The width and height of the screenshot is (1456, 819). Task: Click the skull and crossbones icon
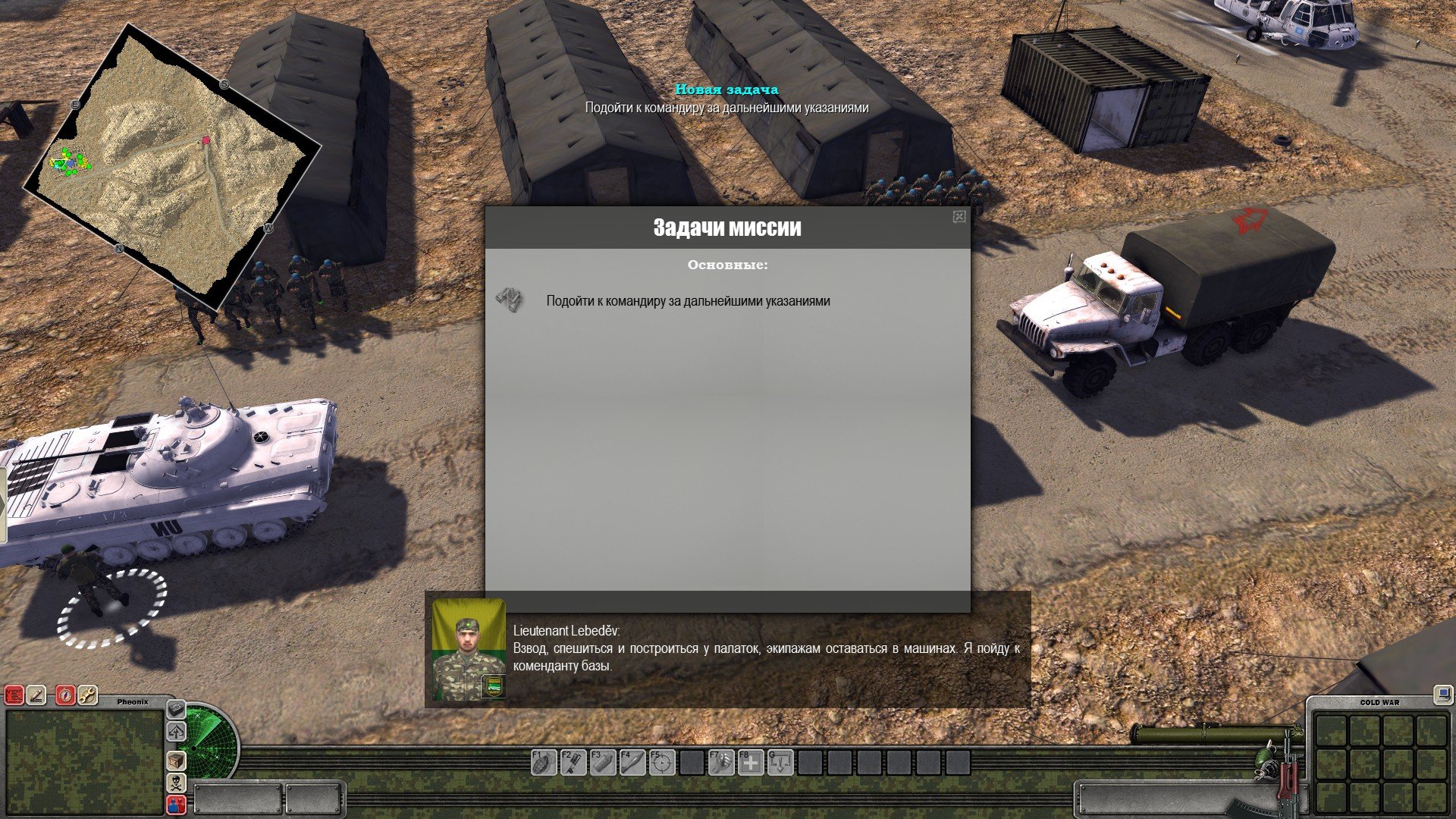tap(176, 783)
